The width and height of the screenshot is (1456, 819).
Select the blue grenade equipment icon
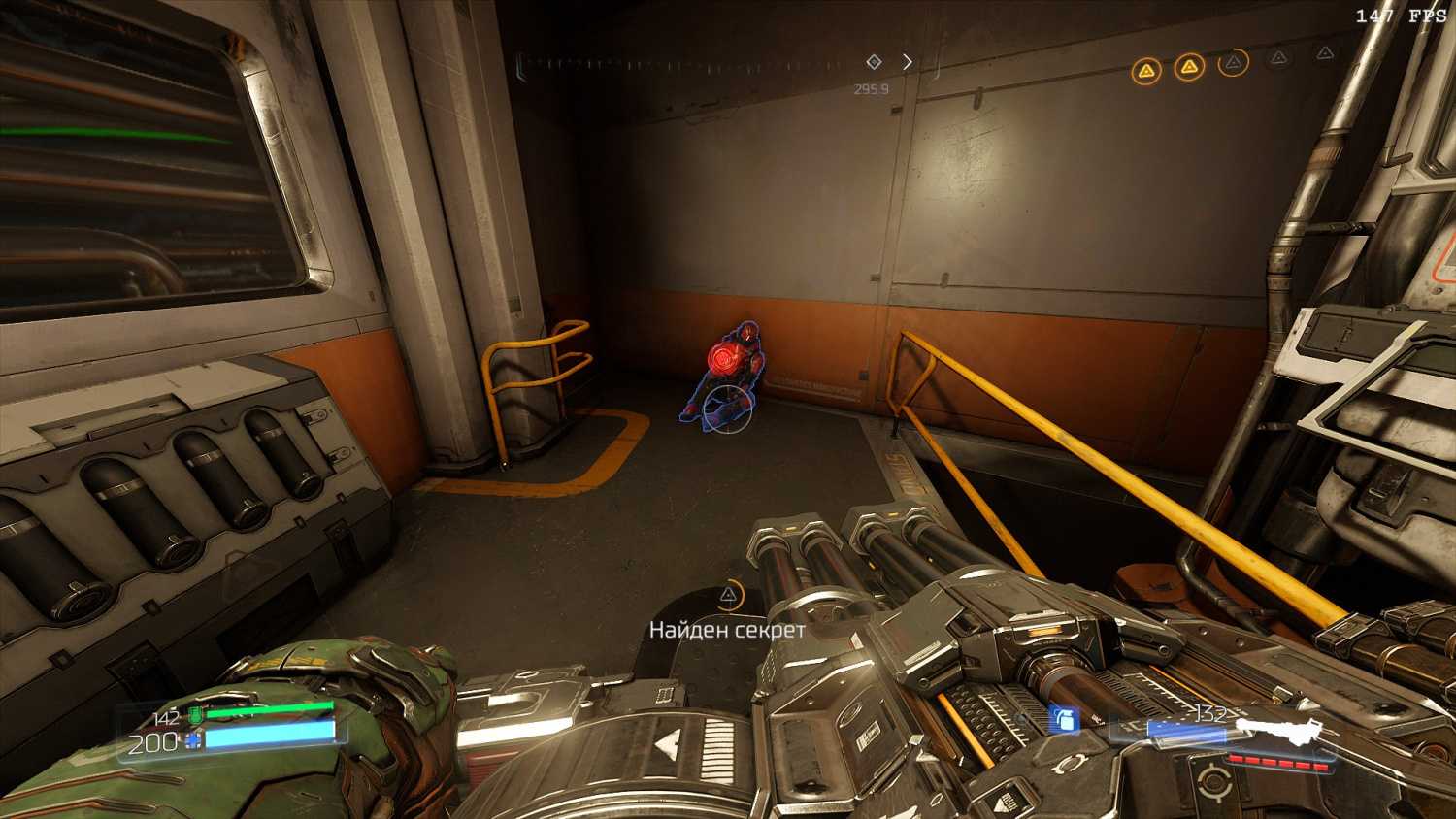tap(1065, 719)
